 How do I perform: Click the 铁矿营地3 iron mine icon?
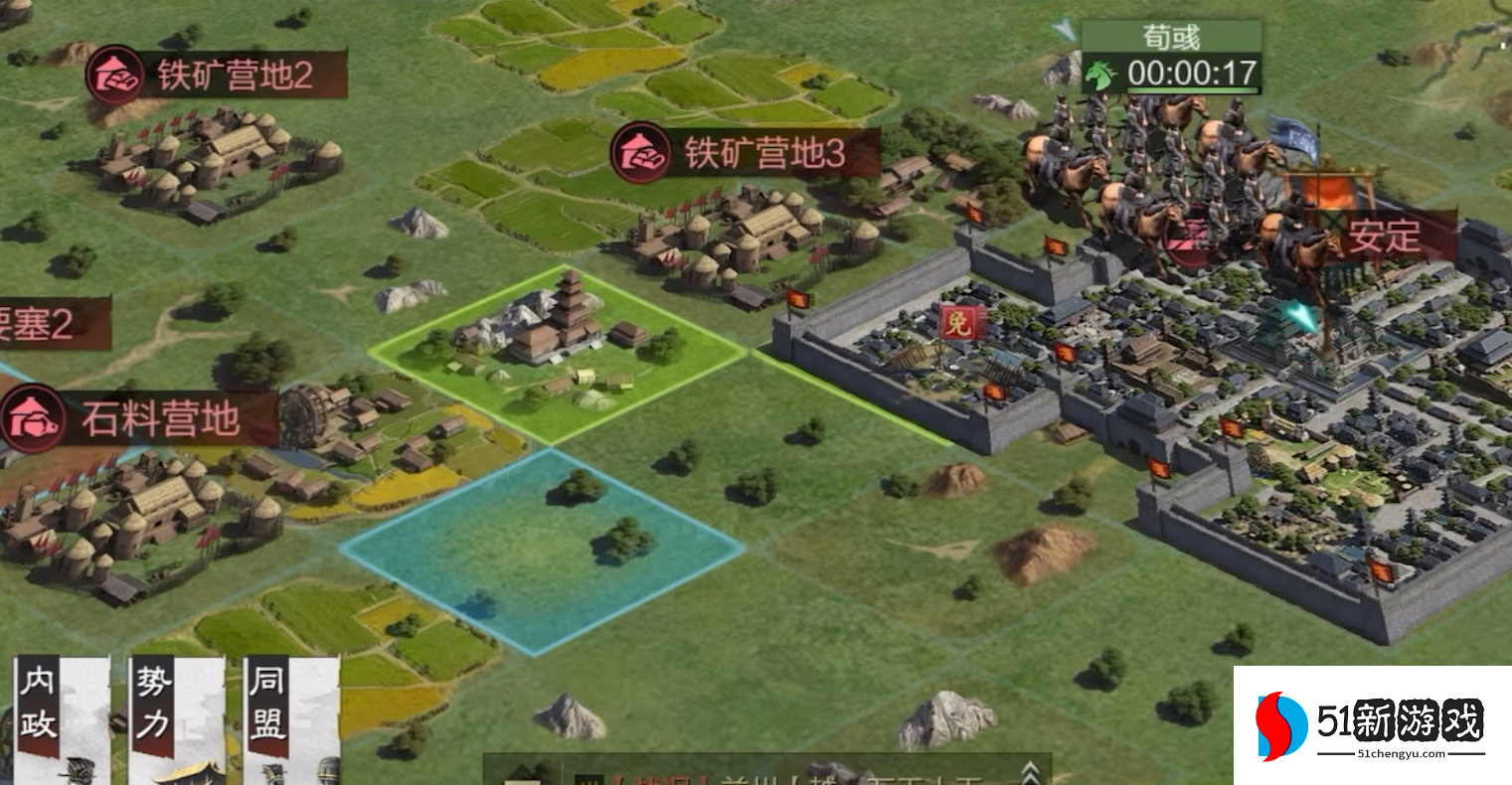[639, 155]
